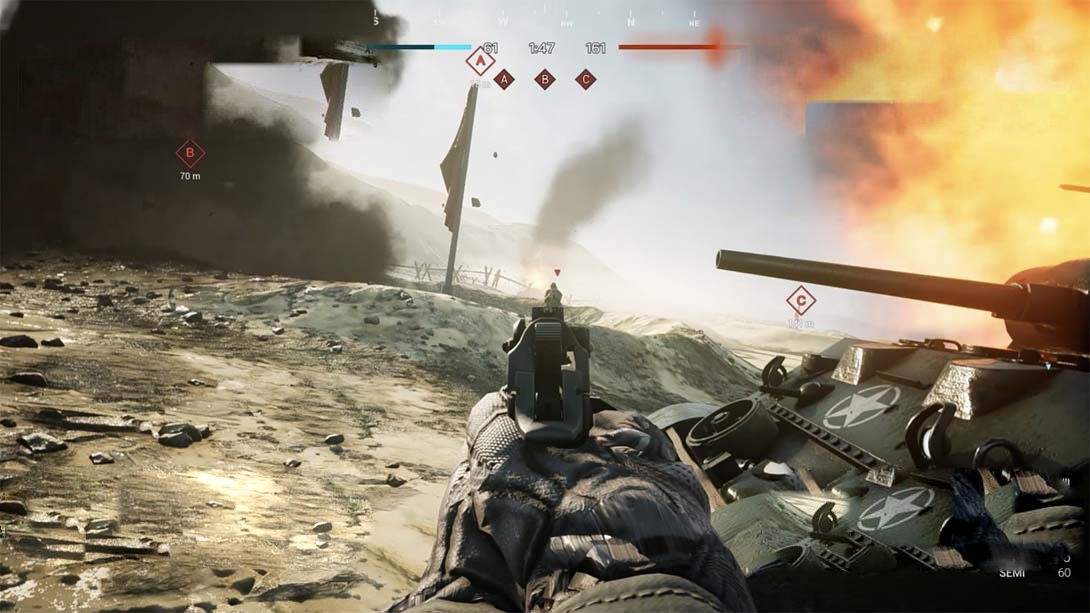Choose the outlined C objective waypoint diamond
This screenshot has height=613, width=1090.
point(800,300)
